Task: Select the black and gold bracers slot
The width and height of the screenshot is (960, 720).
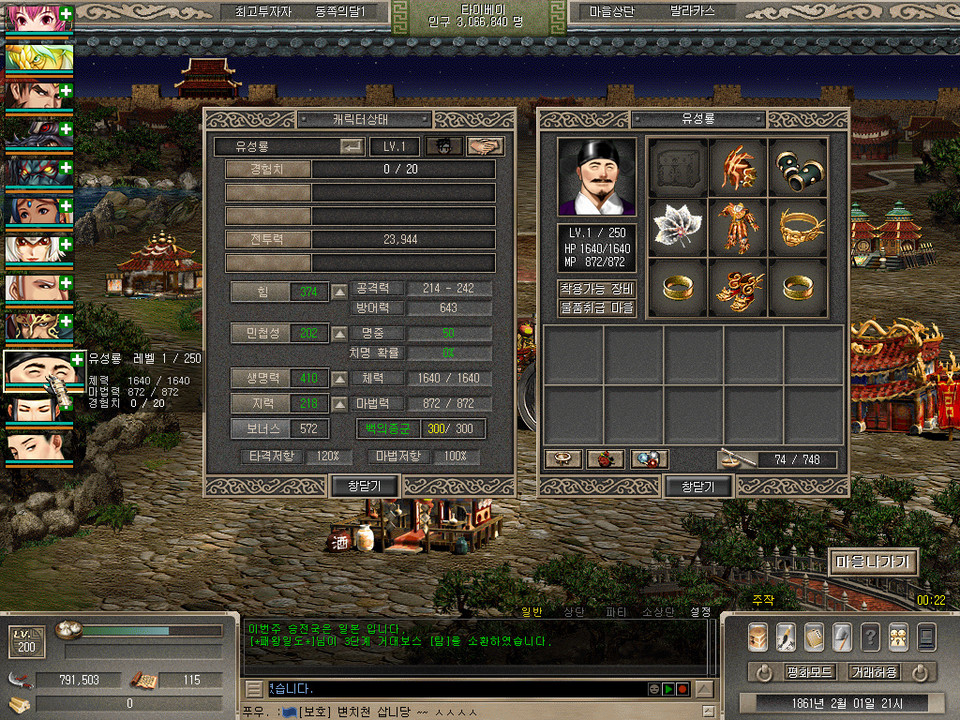Action: click(798, 167)
